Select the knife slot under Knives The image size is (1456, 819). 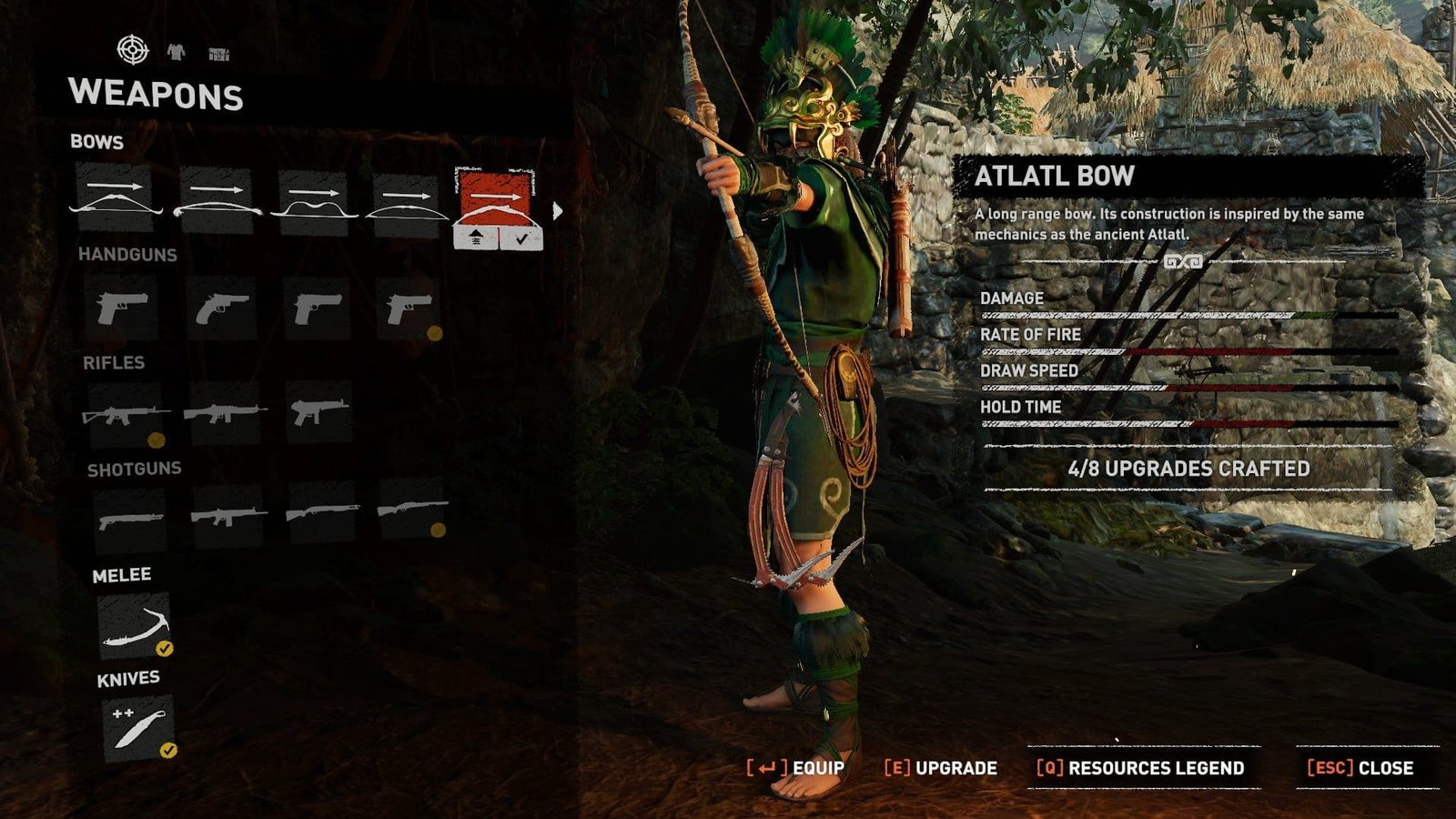(x=137, y=727)
